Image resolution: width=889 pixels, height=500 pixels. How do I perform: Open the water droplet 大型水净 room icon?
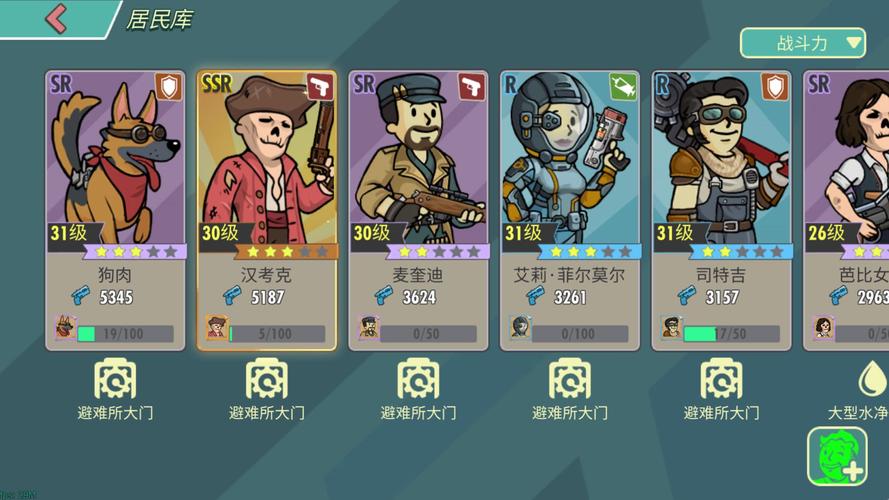[x=869, y=381]
